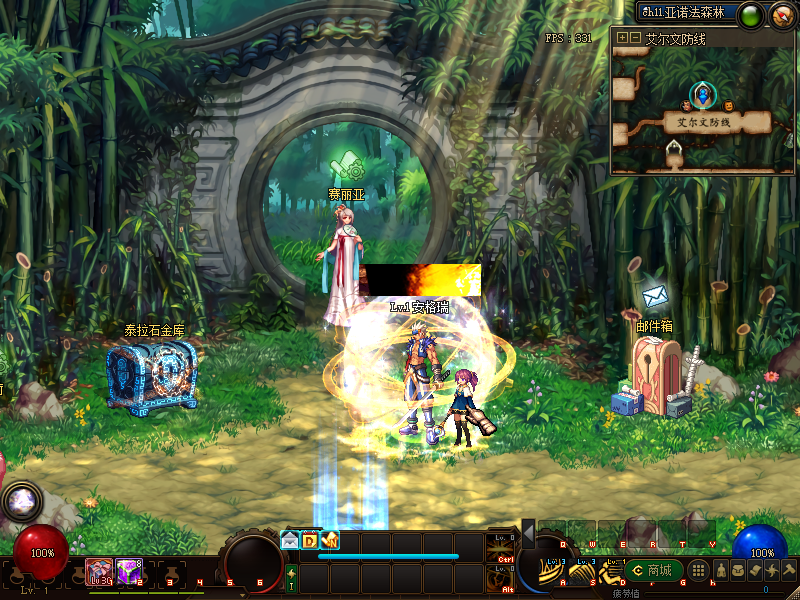The width and height of the screenshot is (800, 600).
Task: Use the Lv30 item in quick slot
Action: coord(99,571)
